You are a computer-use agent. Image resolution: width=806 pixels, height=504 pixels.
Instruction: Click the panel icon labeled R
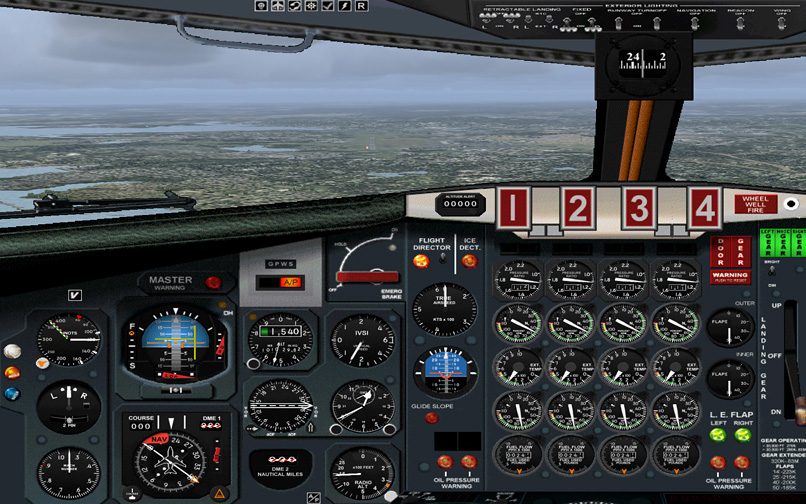click(361, 6)
